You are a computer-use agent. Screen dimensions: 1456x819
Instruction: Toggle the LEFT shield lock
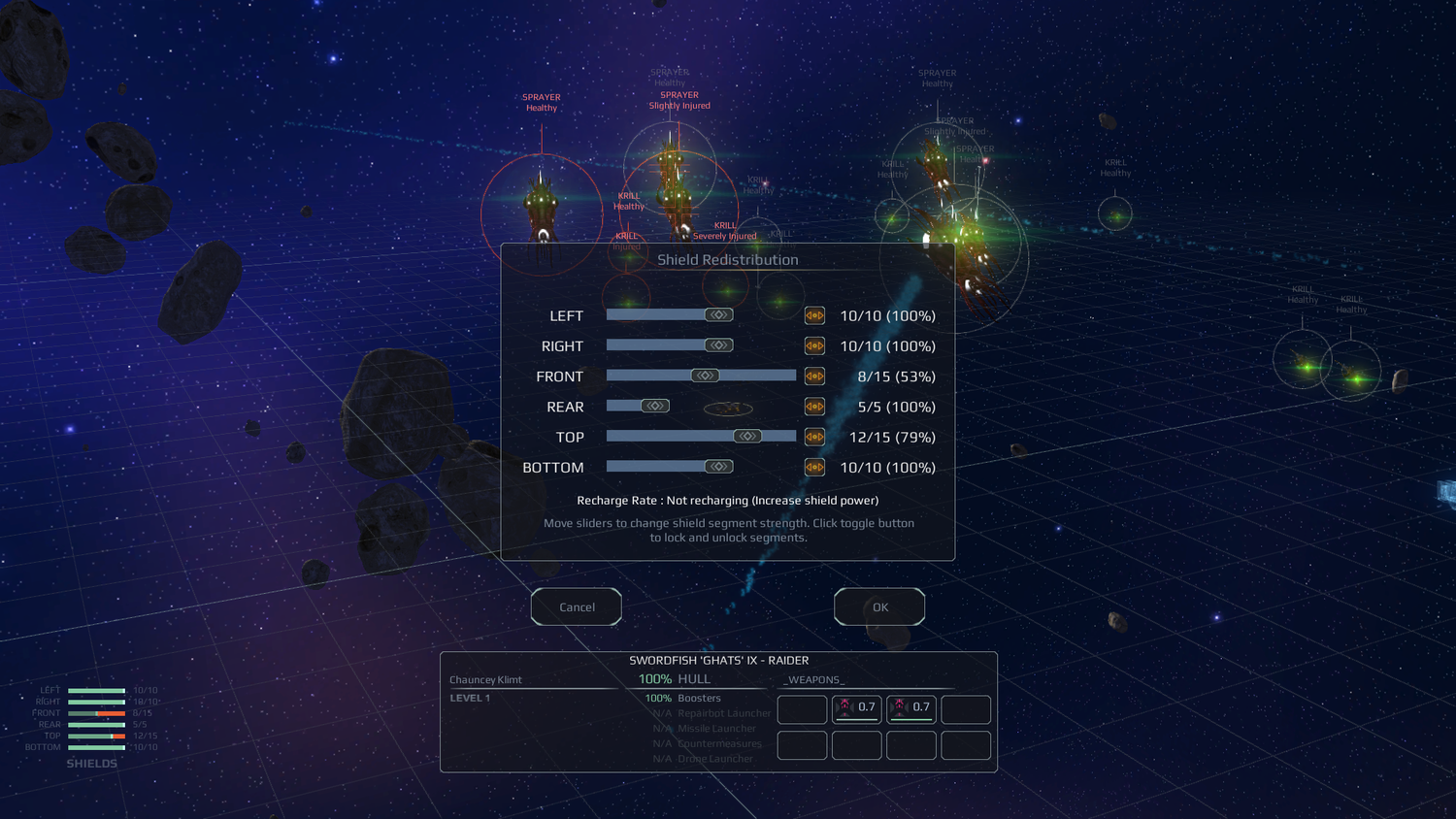(814, 315)
